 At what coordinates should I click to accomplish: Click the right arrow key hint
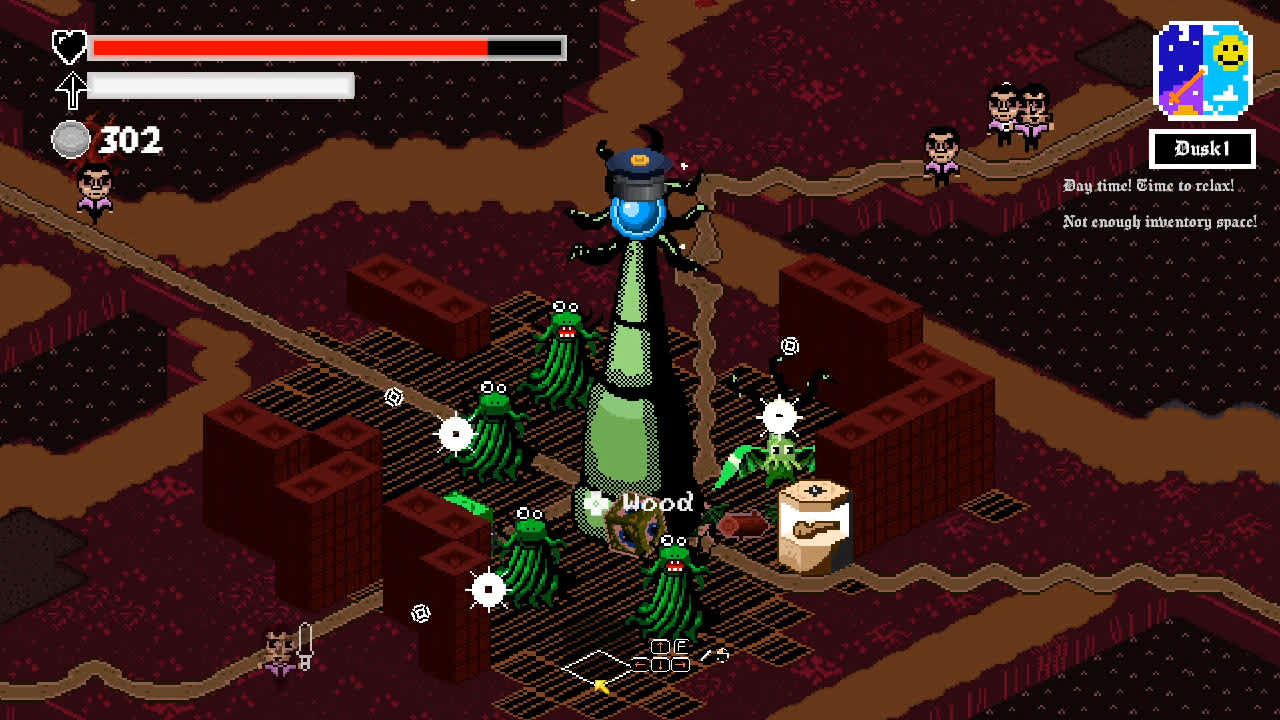[681, 665]
